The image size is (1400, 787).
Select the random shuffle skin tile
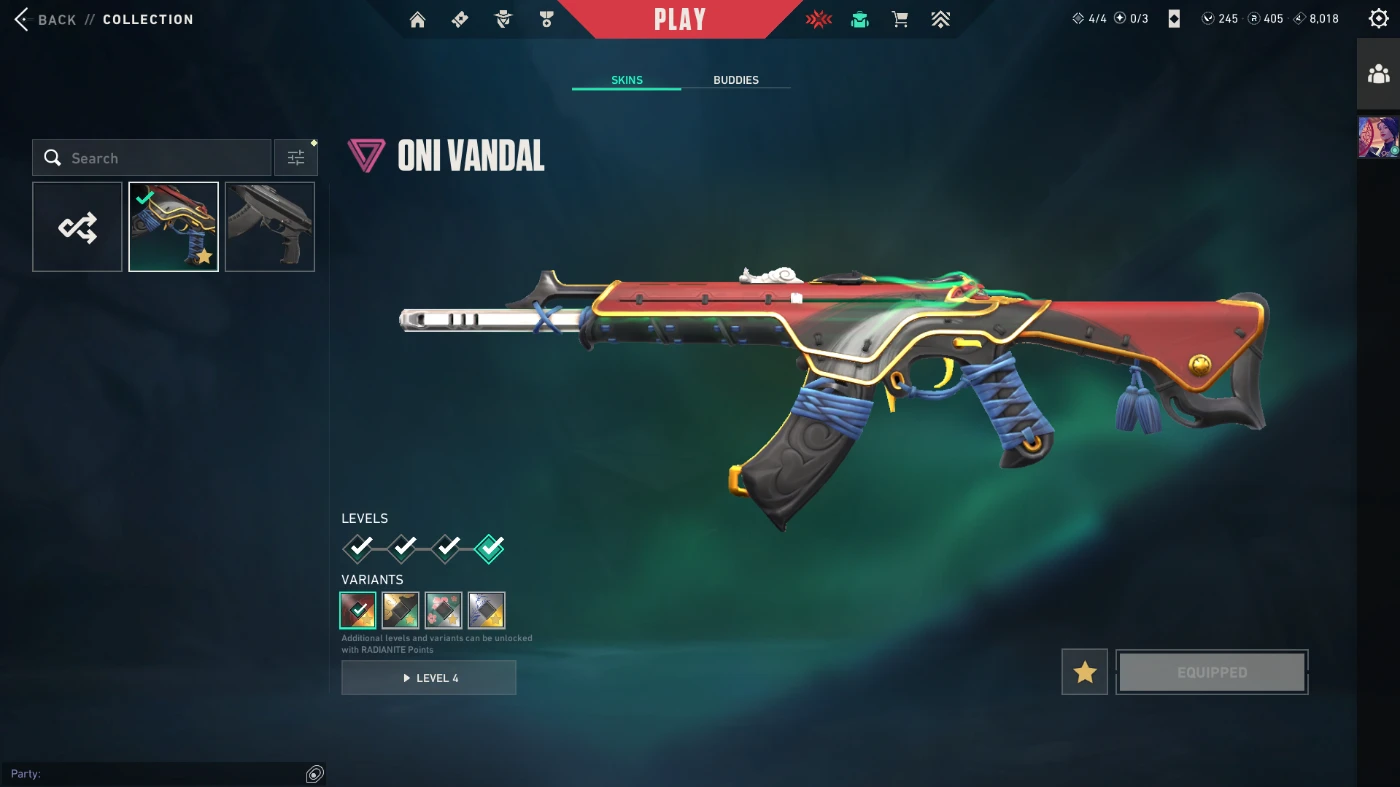pyautogui.click(x=77, y=227)
